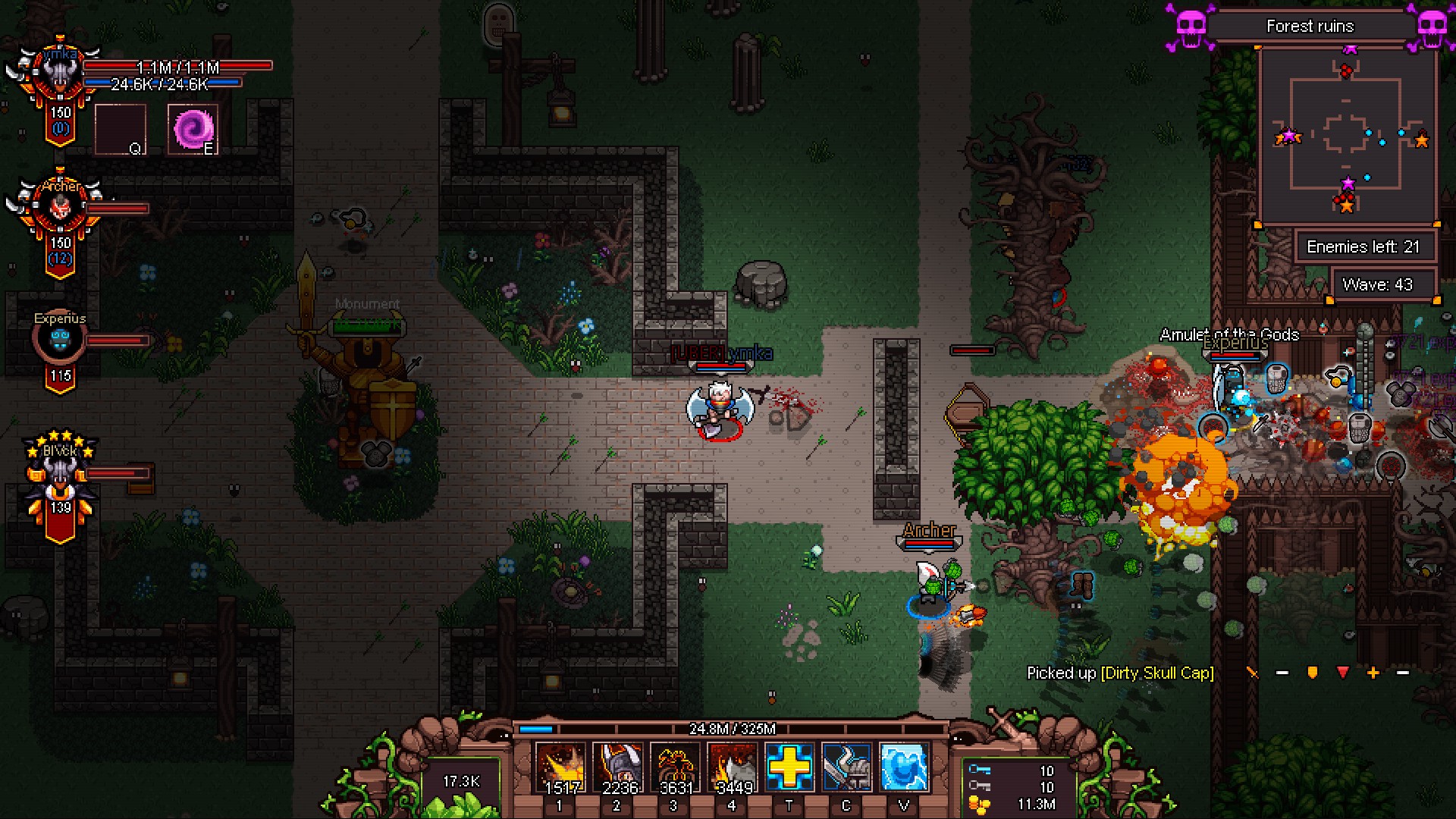The height and width of the screenshot is (819, 1456).
Task: Click ymka's portrait in the party list
Action: tap(59, 74)
